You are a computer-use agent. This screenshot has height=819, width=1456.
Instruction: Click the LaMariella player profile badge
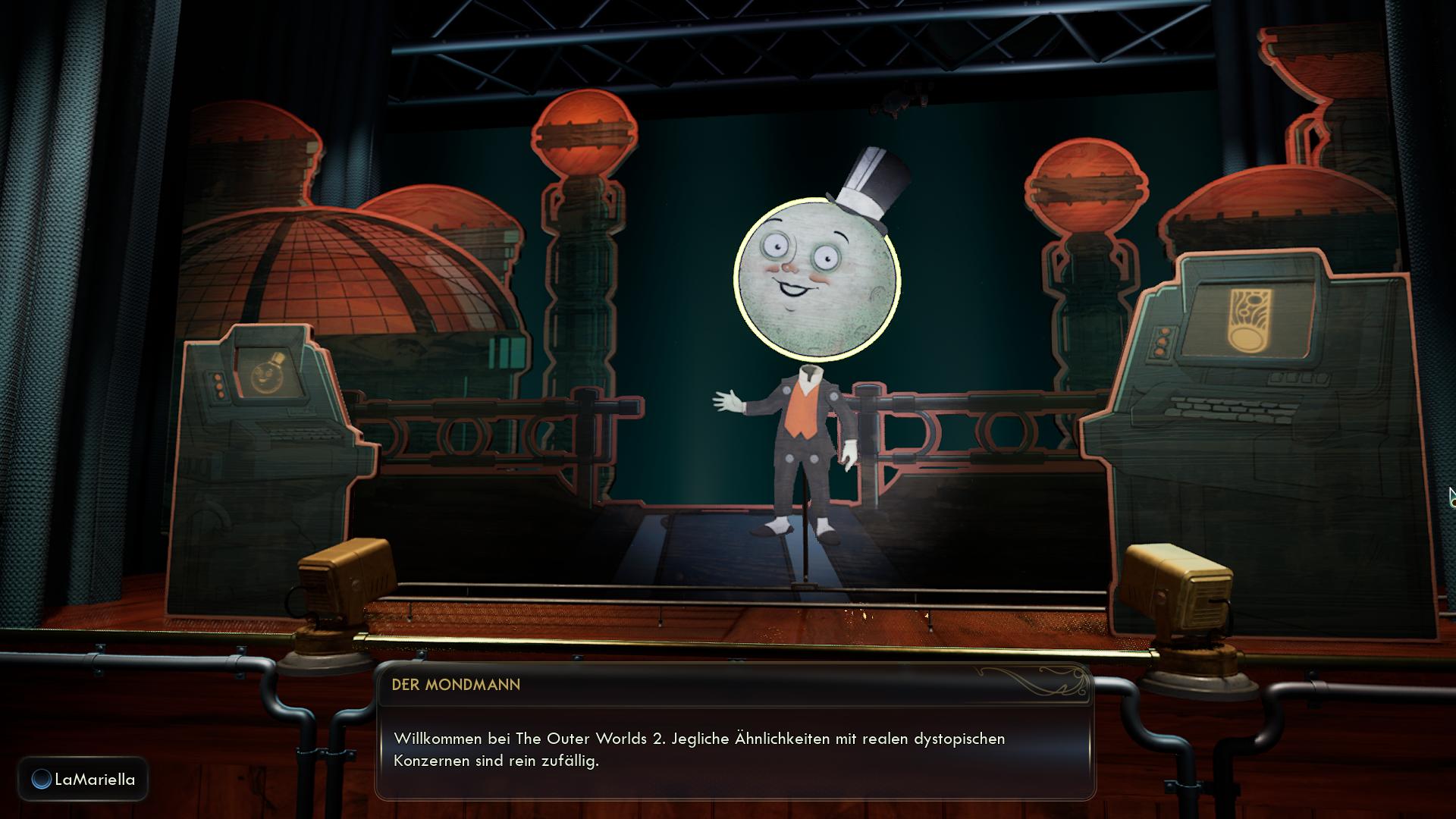point(83,779)
